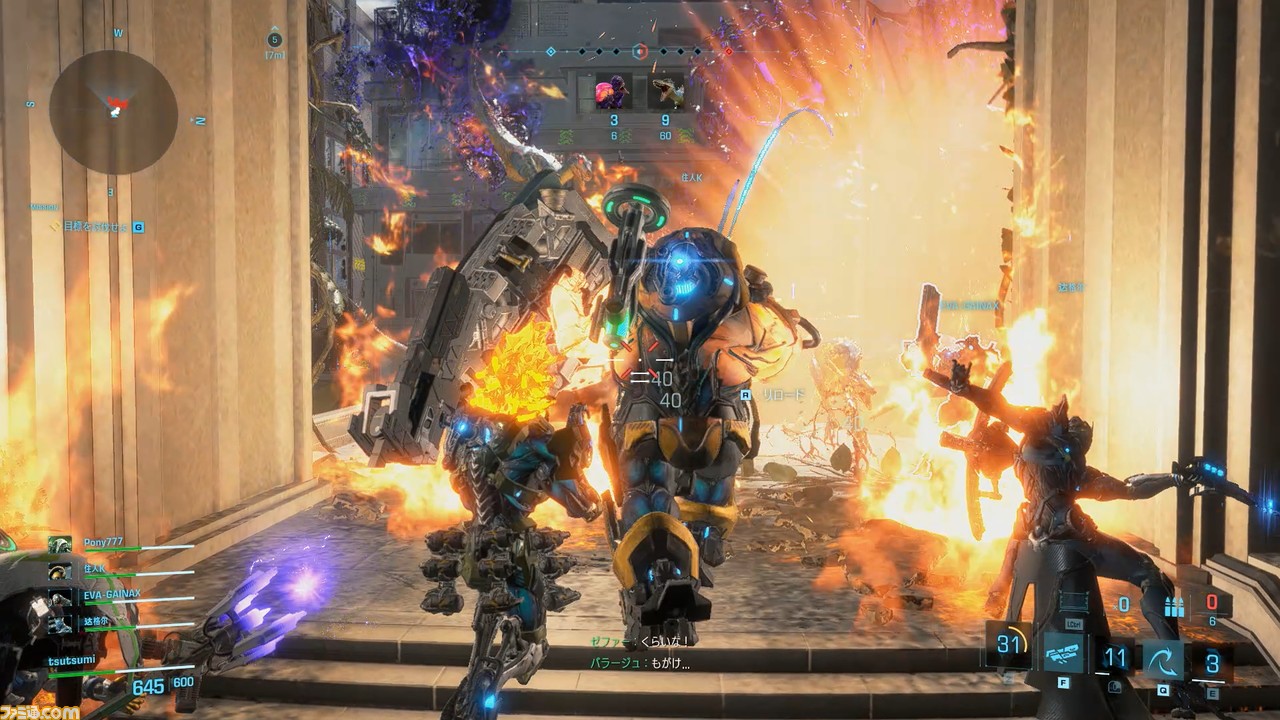Click the triple bullet ammo icon
The width and height of the screenshot is (1280, 720).
[x=1174, y=606]
